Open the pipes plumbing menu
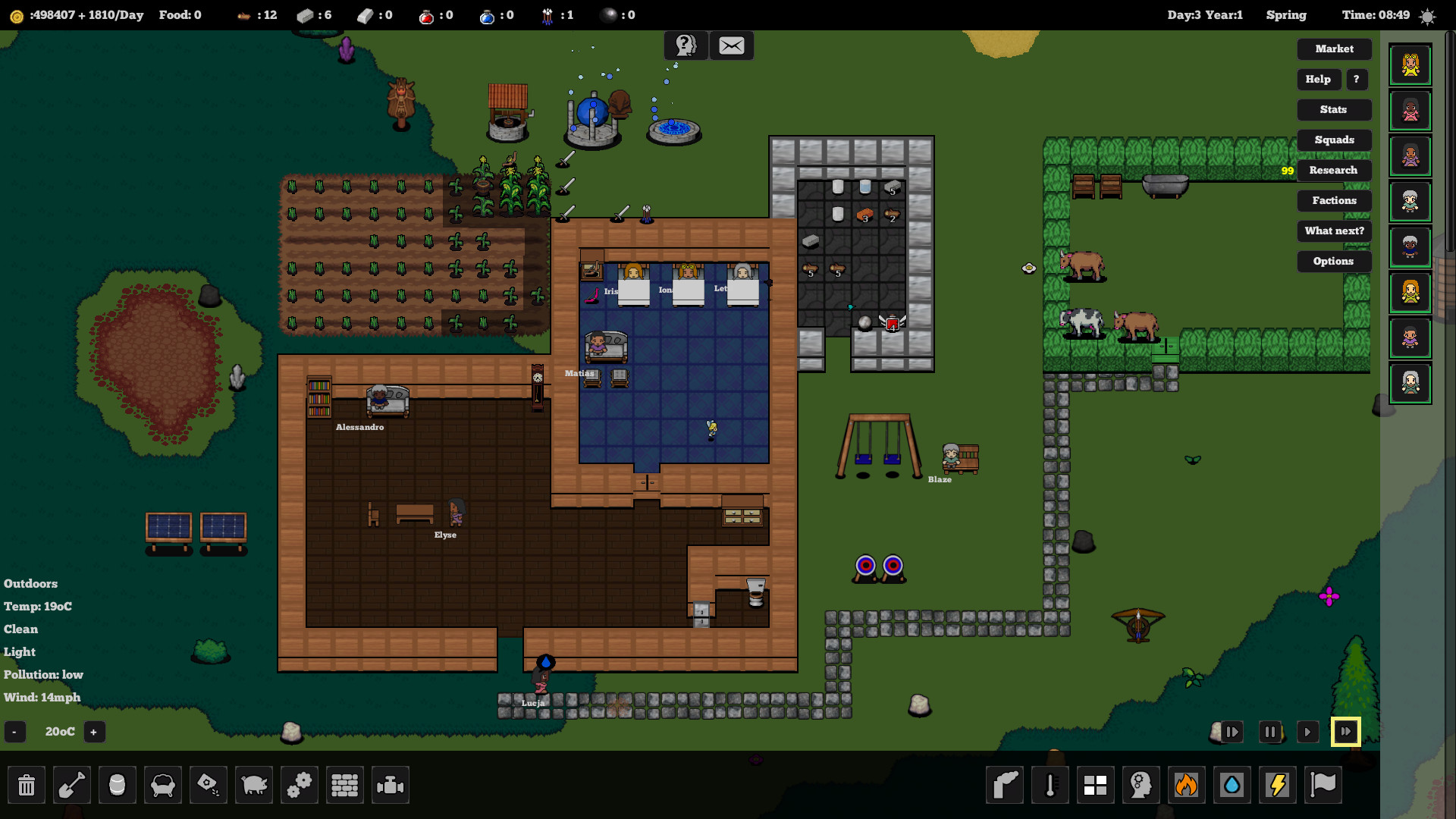This screenshot has height=819, width=1456. point(391,785)
